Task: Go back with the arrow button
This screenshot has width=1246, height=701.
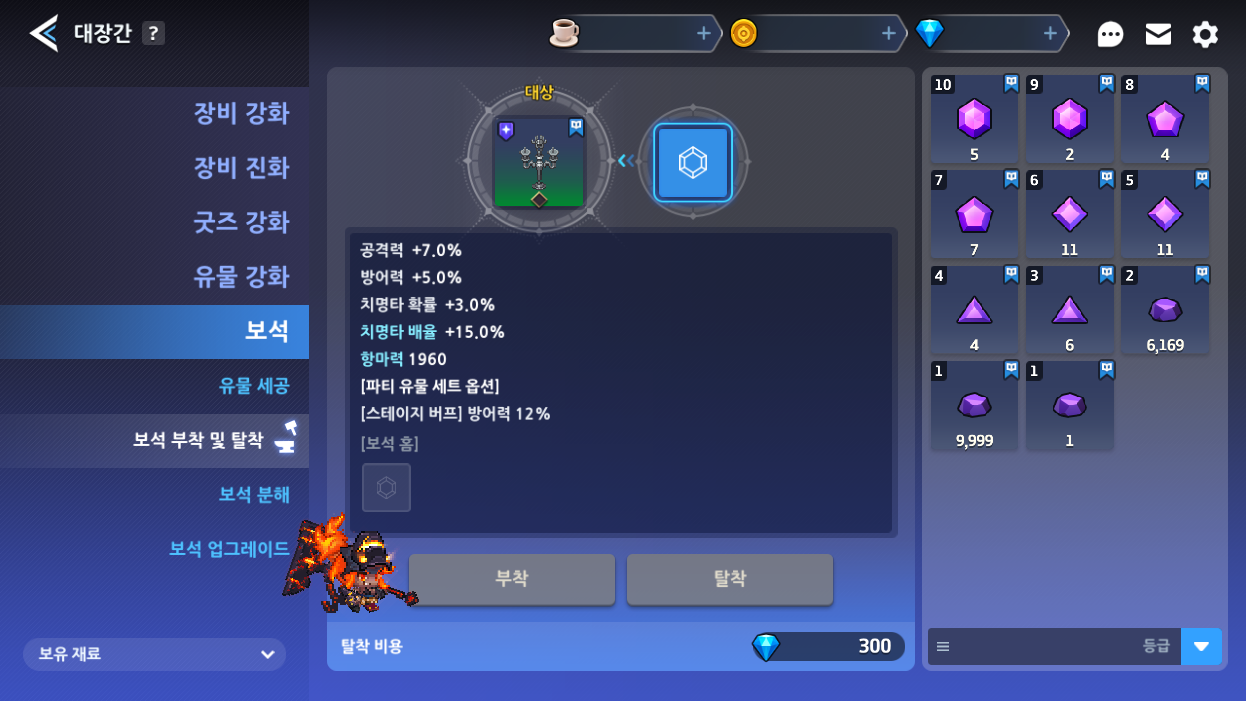Action: coord(44,33)
